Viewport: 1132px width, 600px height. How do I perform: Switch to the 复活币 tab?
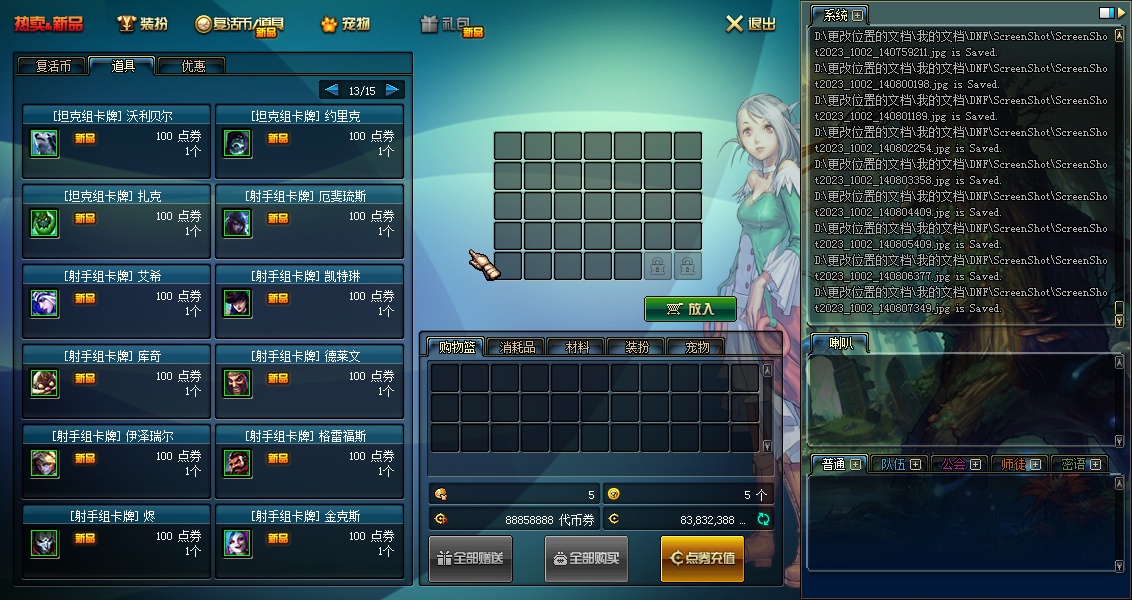[x=53, y=66]
